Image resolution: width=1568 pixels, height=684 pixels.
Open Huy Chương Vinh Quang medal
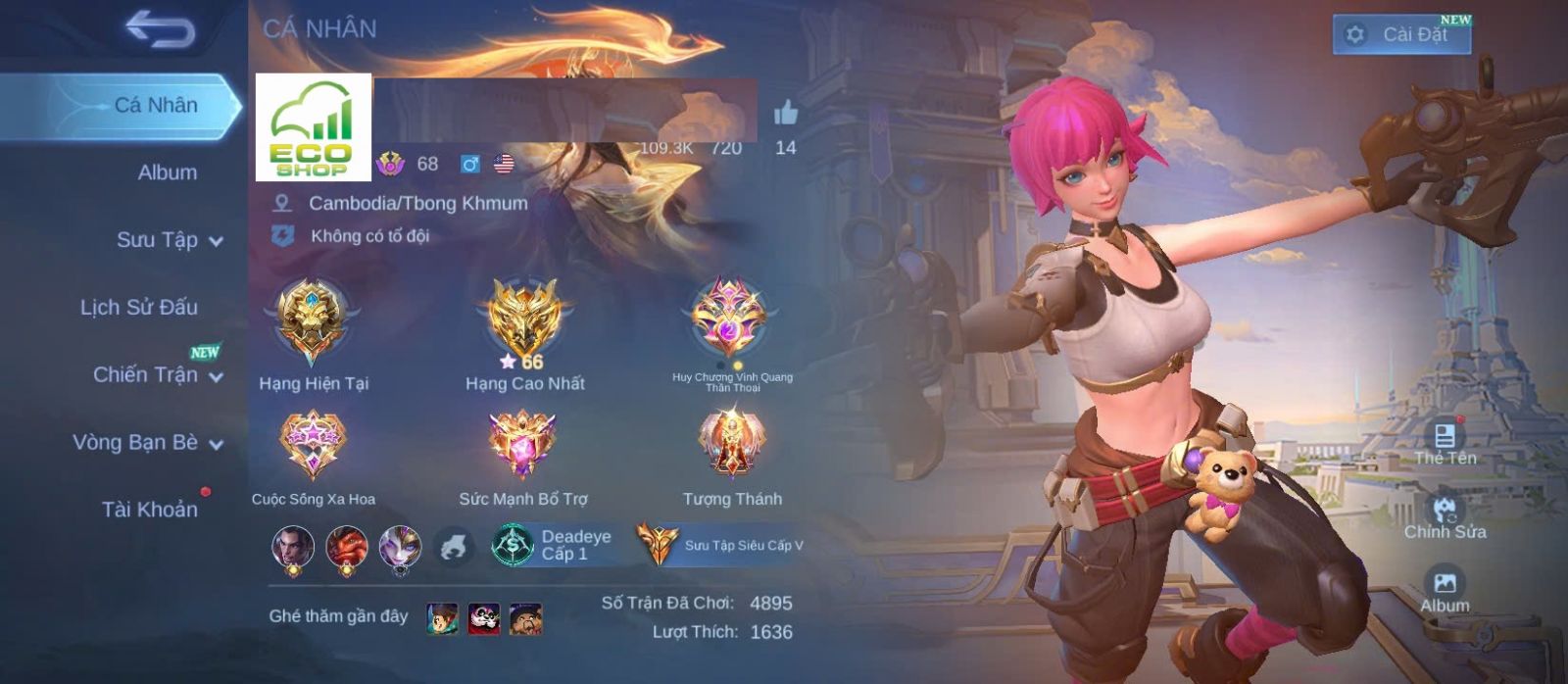(729, 319)
